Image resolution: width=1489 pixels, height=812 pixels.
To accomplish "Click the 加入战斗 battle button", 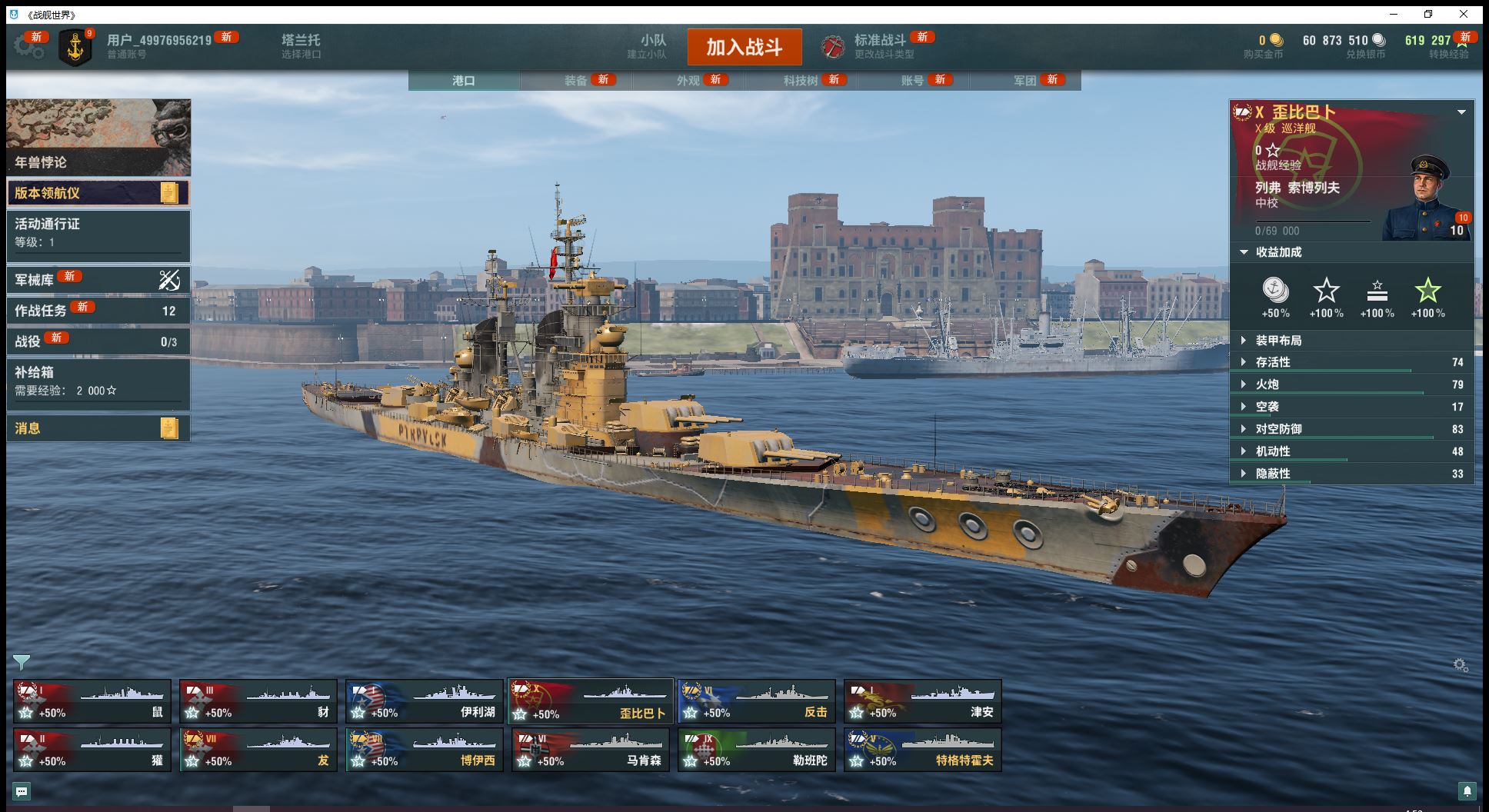I will point(744,48).
